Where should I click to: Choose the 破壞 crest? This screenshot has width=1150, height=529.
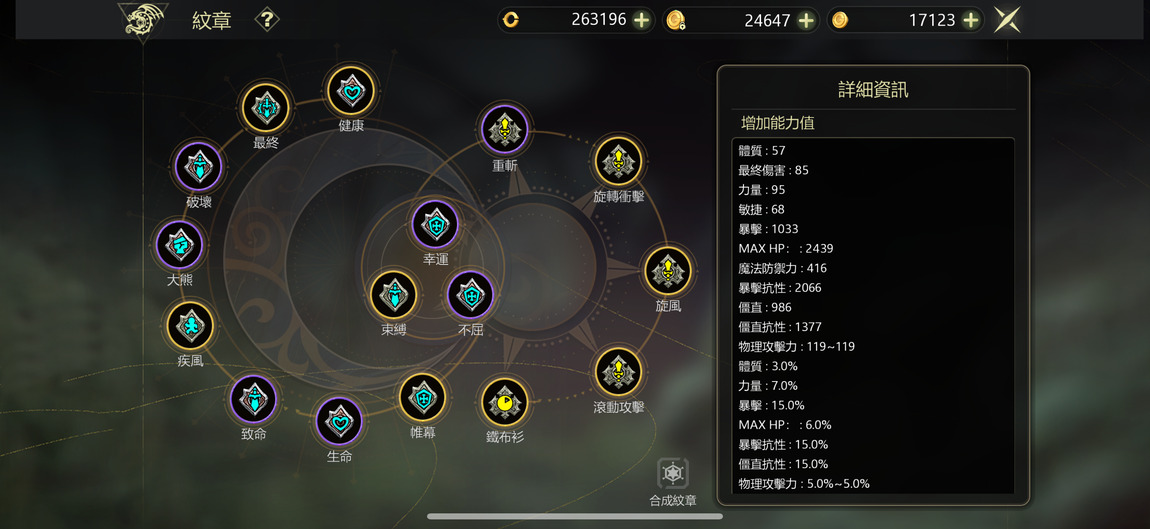coord(199,166)
